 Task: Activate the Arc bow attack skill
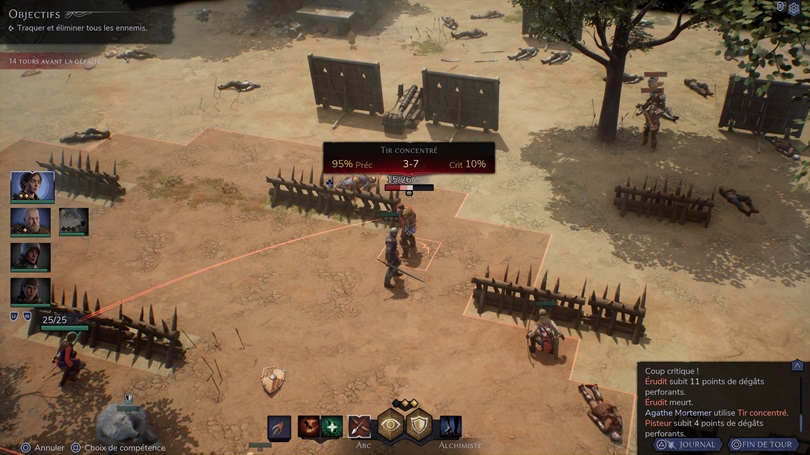pos(359,427)
